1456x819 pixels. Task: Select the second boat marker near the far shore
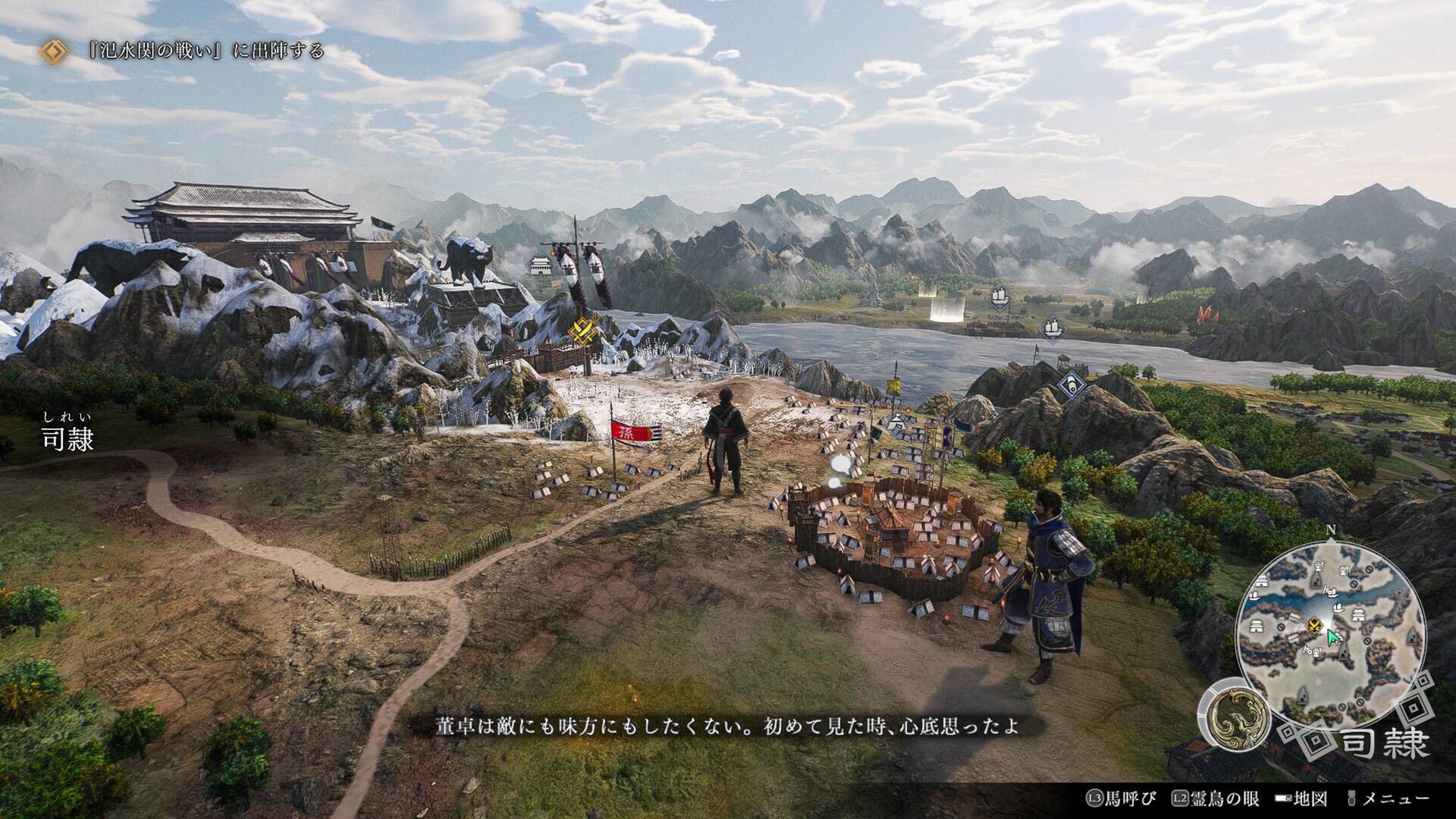(x=1053, y=329)
